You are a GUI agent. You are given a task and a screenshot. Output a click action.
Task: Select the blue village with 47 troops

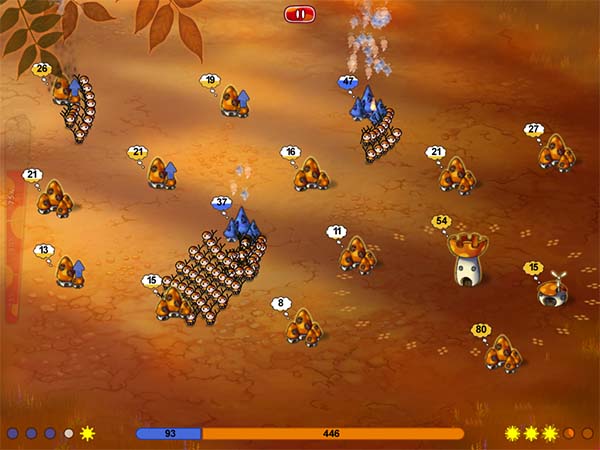click(367, 104)
